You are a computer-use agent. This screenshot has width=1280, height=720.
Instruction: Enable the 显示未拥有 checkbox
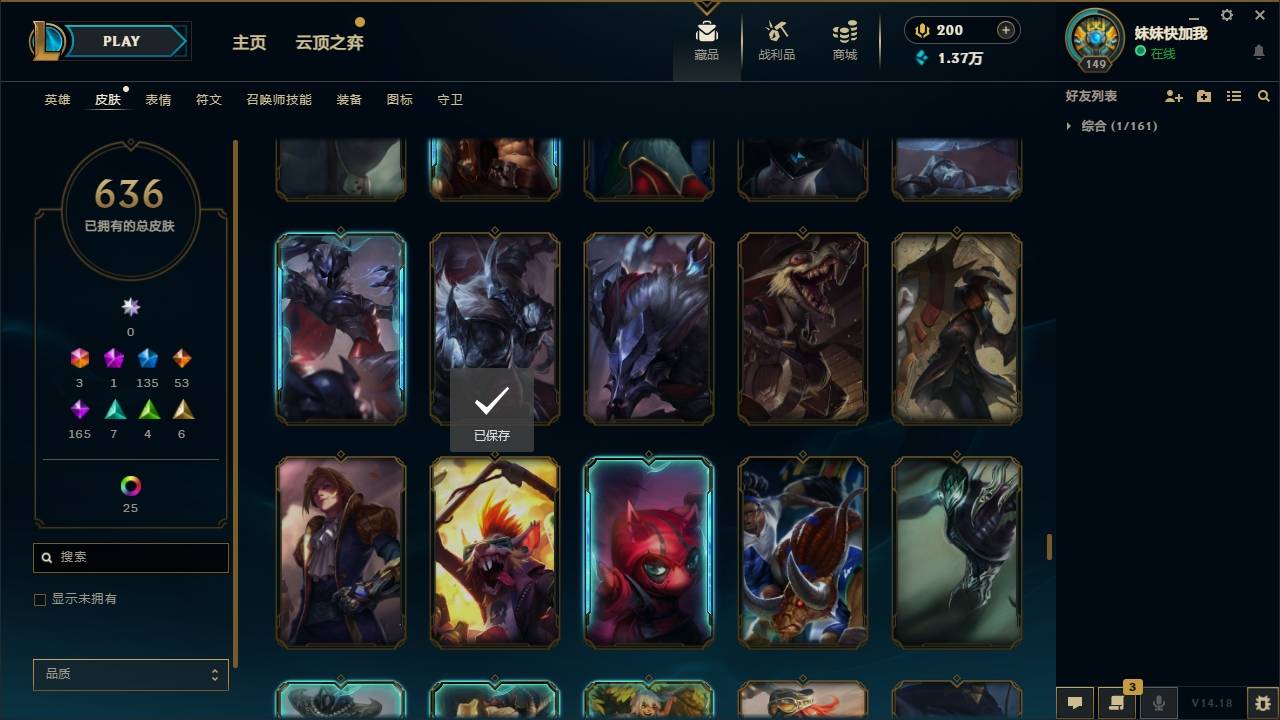tap(40, 599)
